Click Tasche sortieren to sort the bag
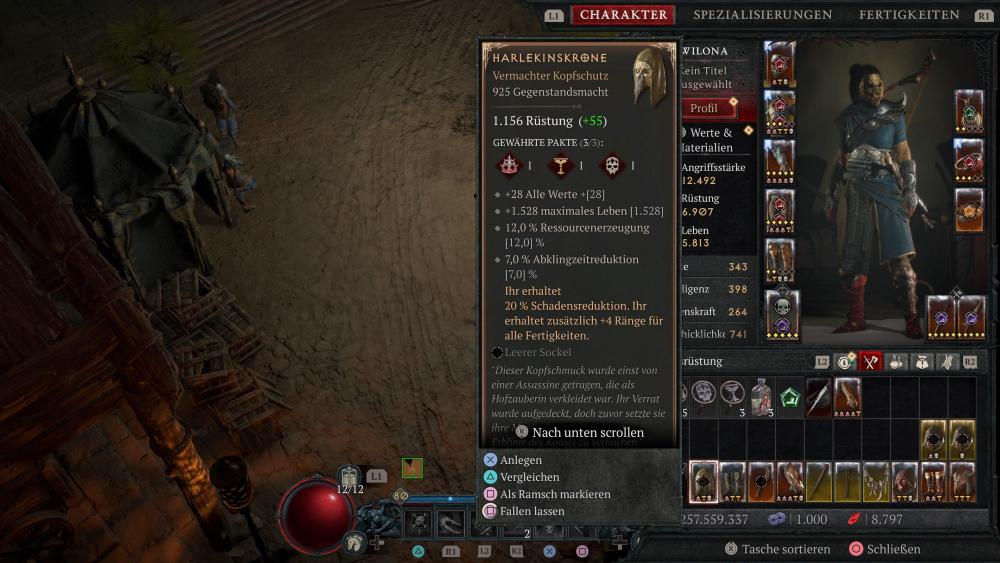Image resolution: width=1000 pixels, height=563 pixels. coord(782,549)
